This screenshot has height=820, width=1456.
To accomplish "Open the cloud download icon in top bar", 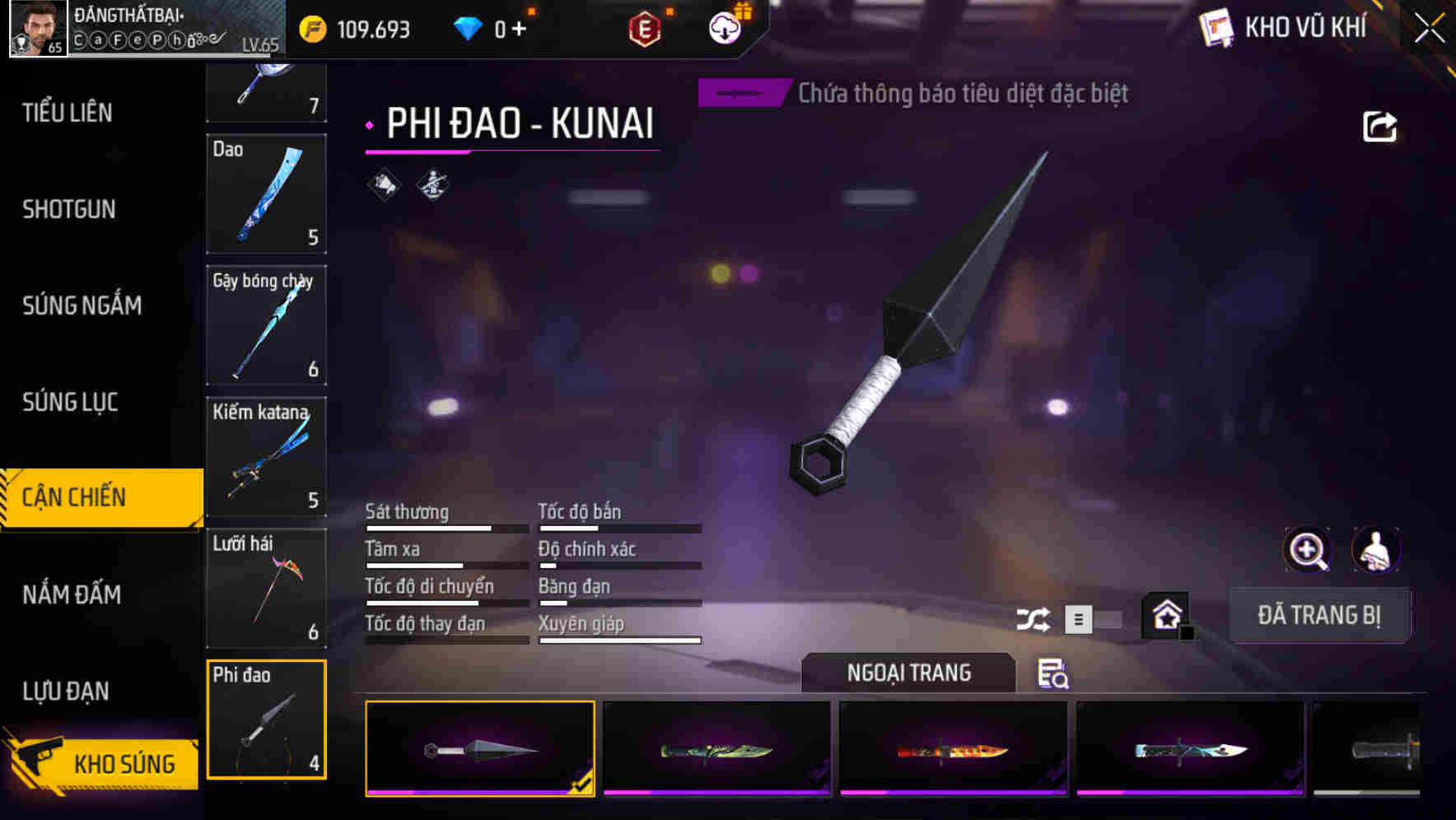I will pyautogui.click(x=722, y=26).
